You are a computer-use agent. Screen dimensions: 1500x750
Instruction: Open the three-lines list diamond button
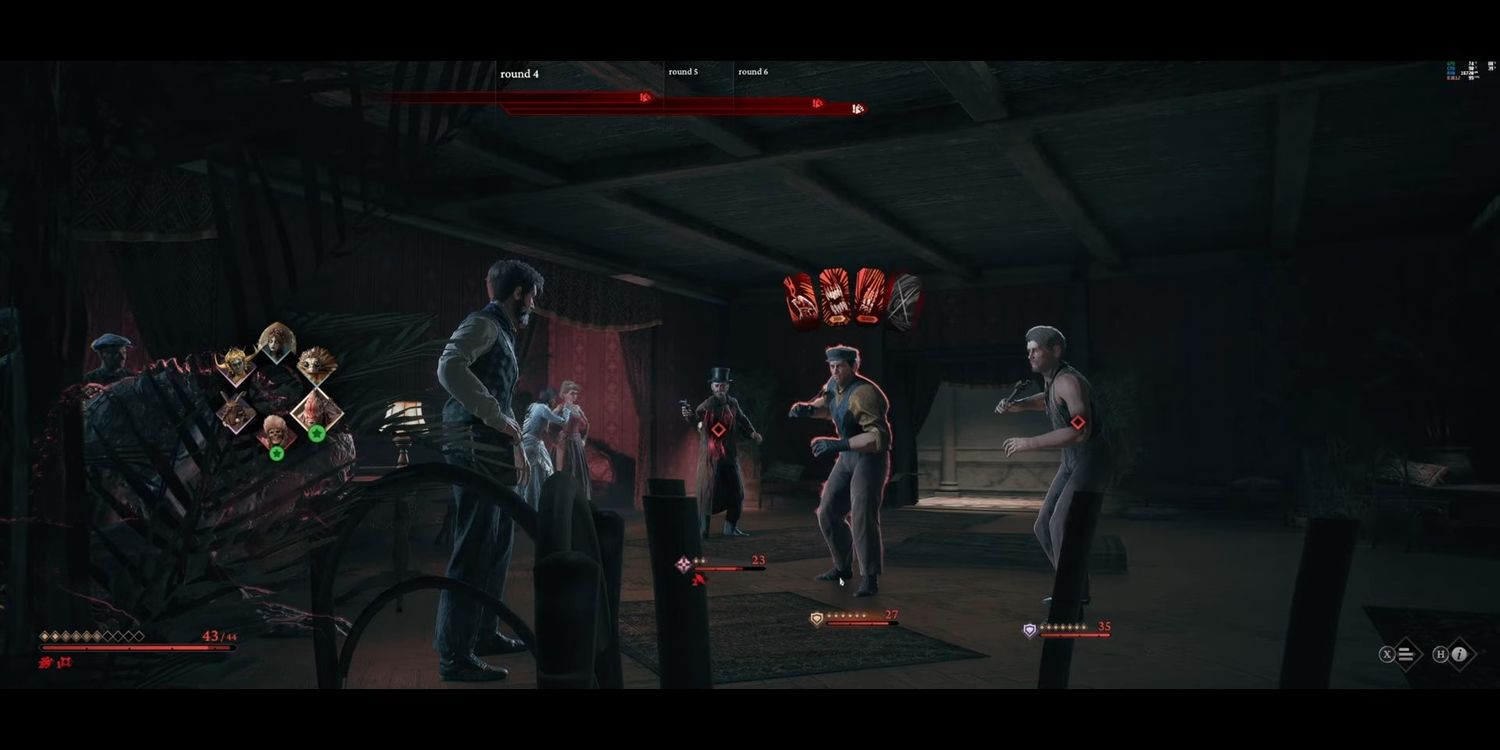(x=1406, y=655)
